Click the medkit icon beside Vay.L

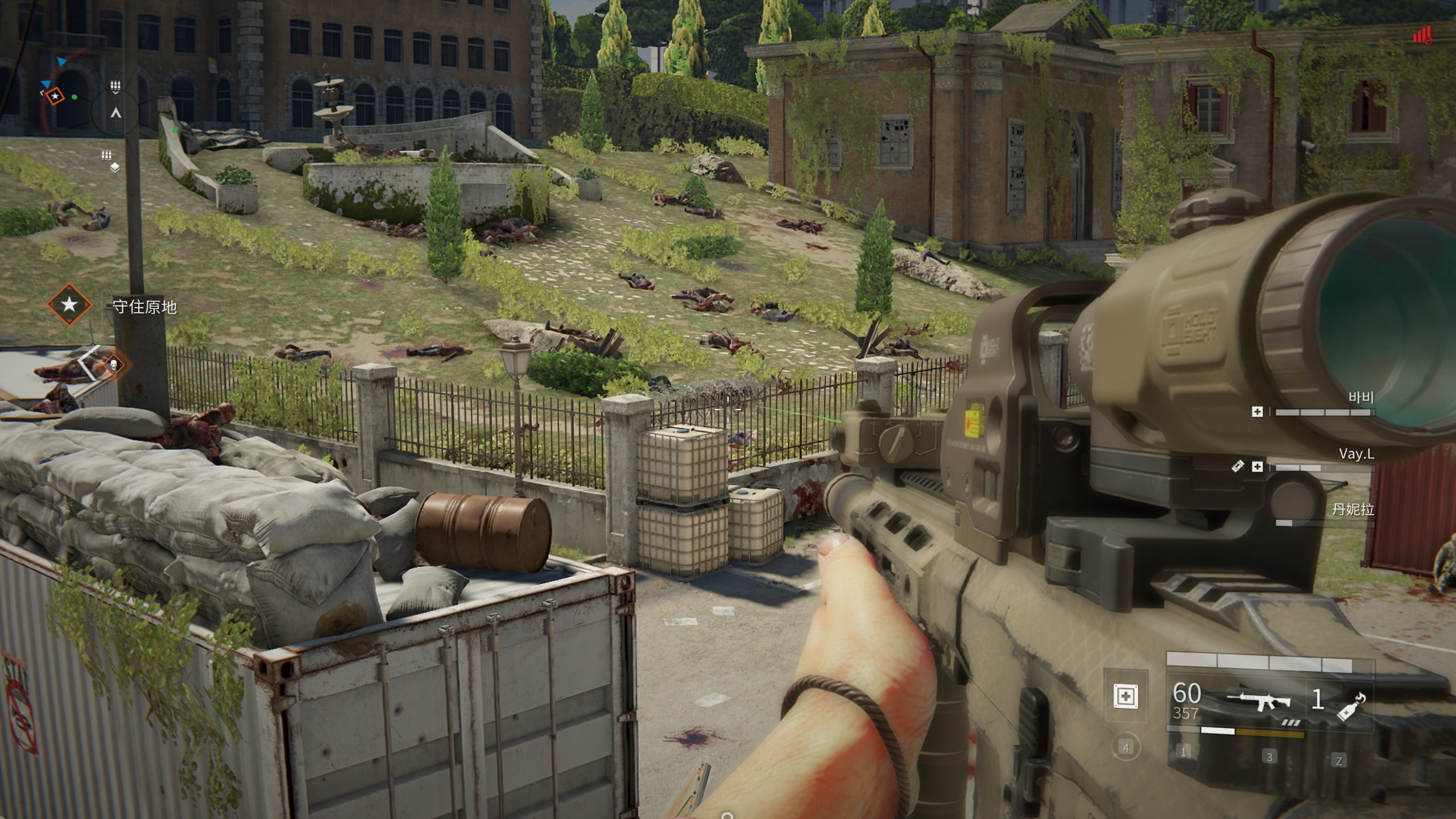pyautogui.click(x=1258, y=467)
